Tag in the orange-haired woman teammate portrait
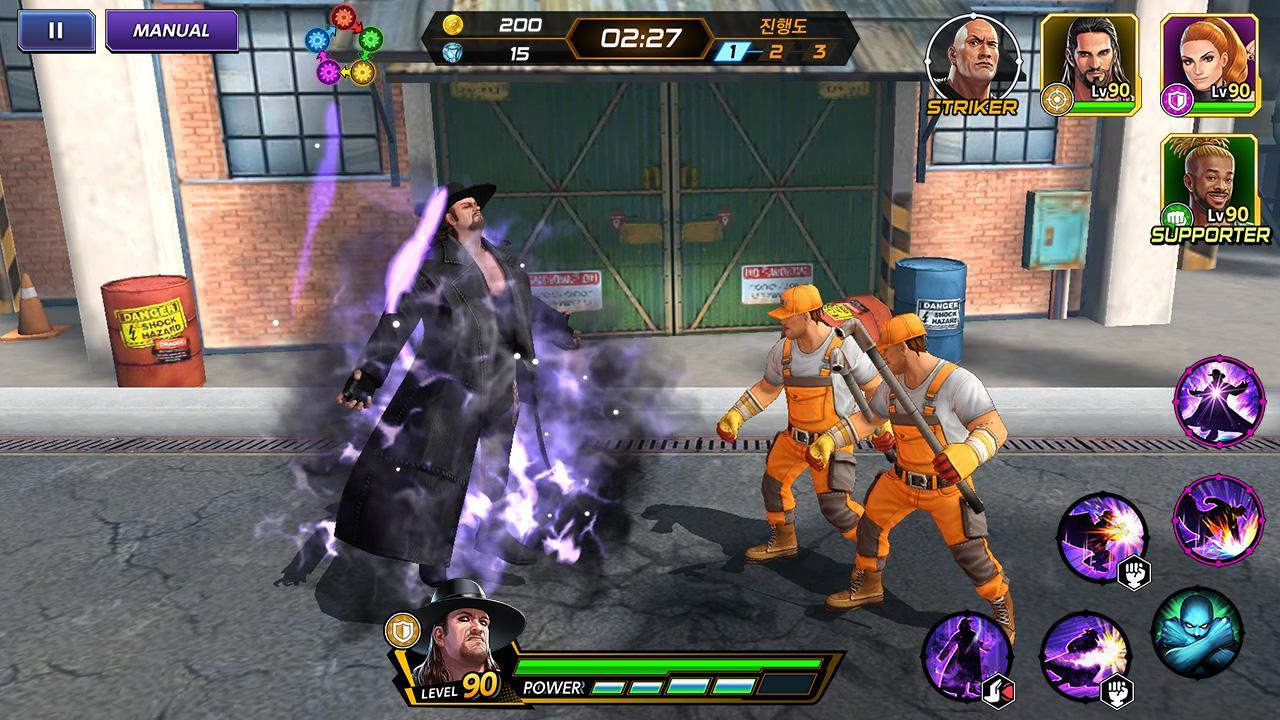The height and width of the screenshot is (720, 1280). 1209,62
